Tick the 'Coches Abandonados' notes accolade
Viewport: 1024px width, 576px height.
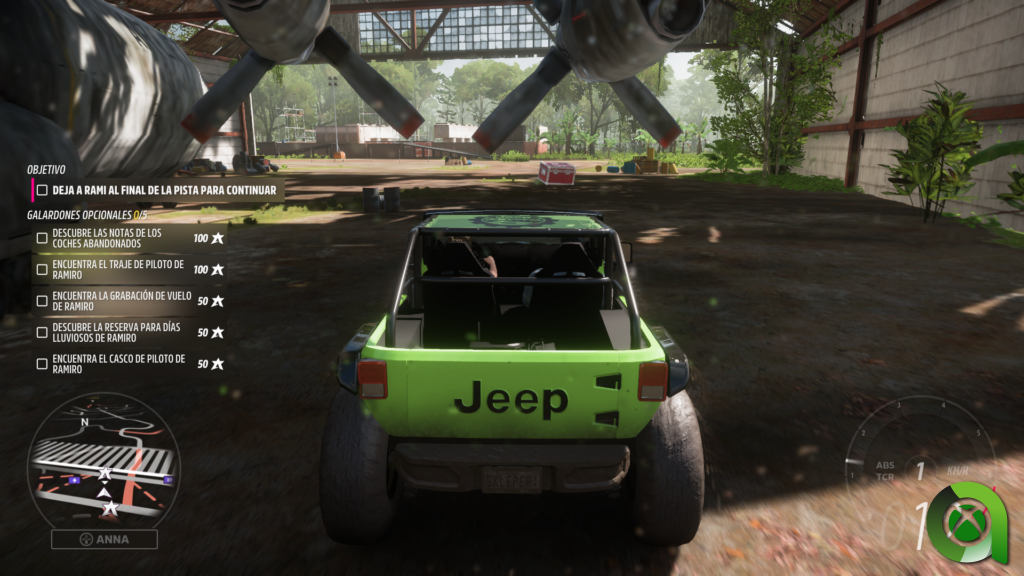[x=42, y=238]
